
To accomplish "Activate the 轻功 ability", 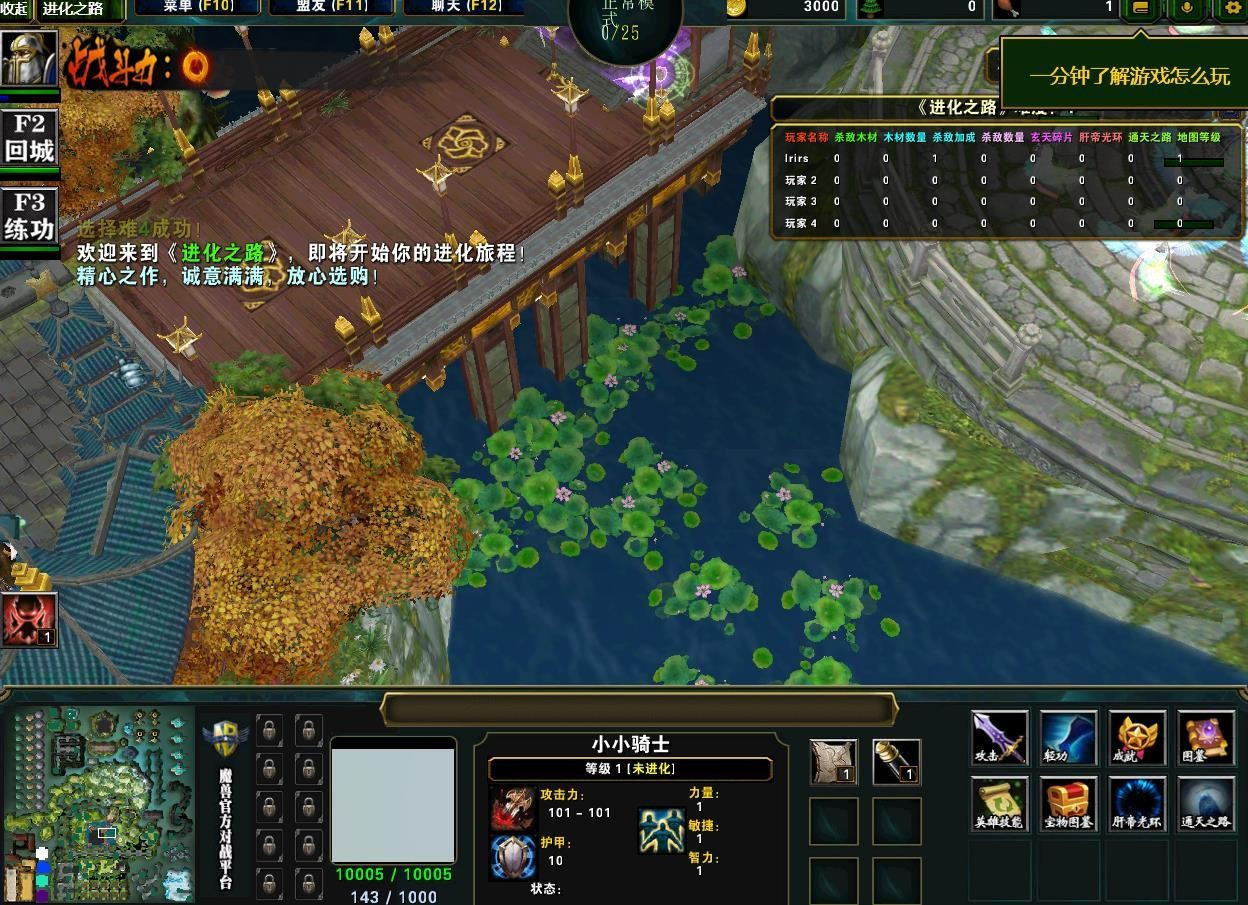I will pos(1068,738).
